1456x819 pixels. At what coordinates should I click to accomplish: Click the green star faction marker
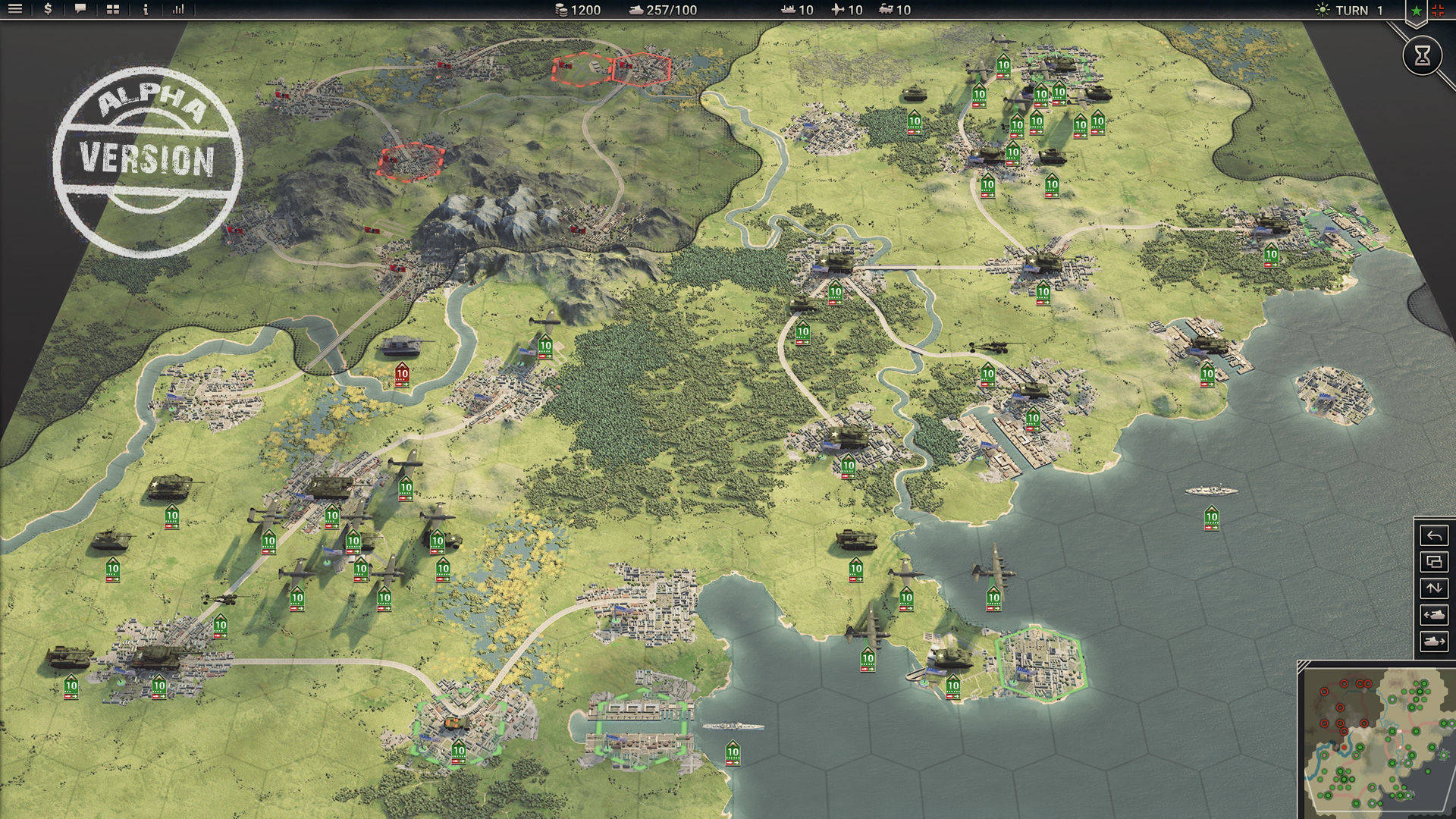tap(1416, 11)
